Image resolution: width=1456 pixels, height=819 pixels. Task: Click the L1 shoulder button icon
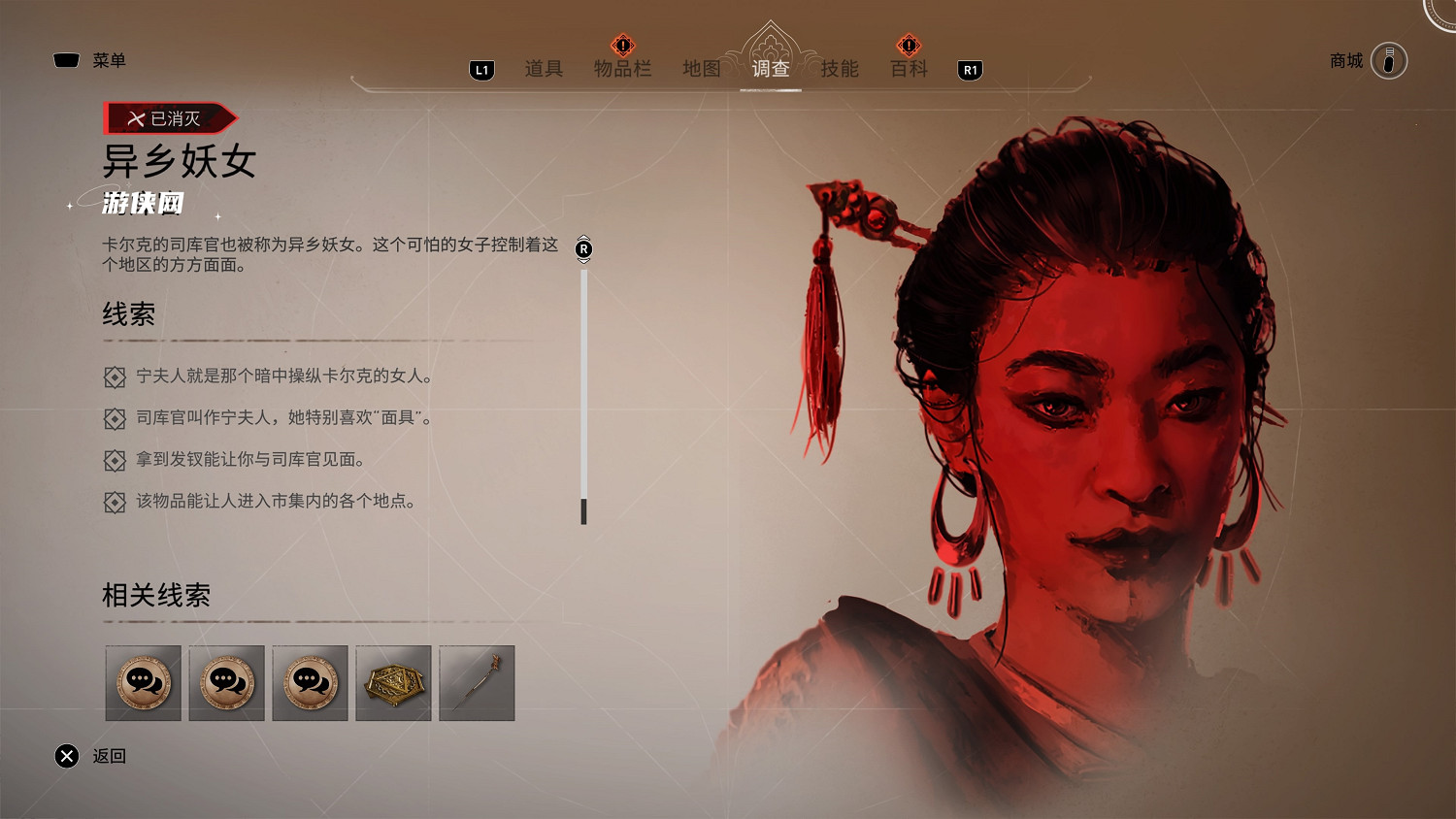click(x=480, y=69)
